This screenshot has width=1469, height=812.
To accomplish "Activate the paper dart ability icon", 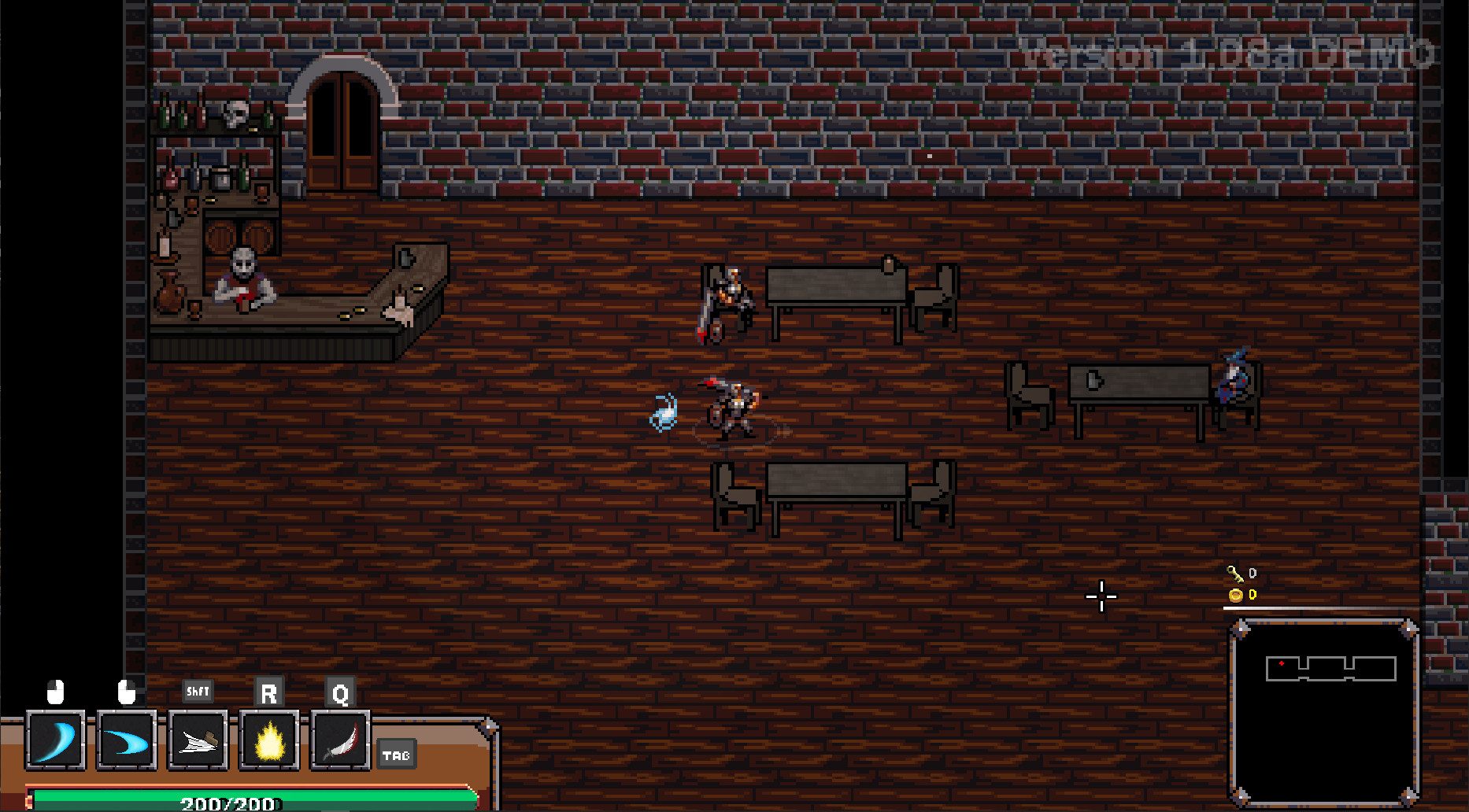I will click(198, 740).
